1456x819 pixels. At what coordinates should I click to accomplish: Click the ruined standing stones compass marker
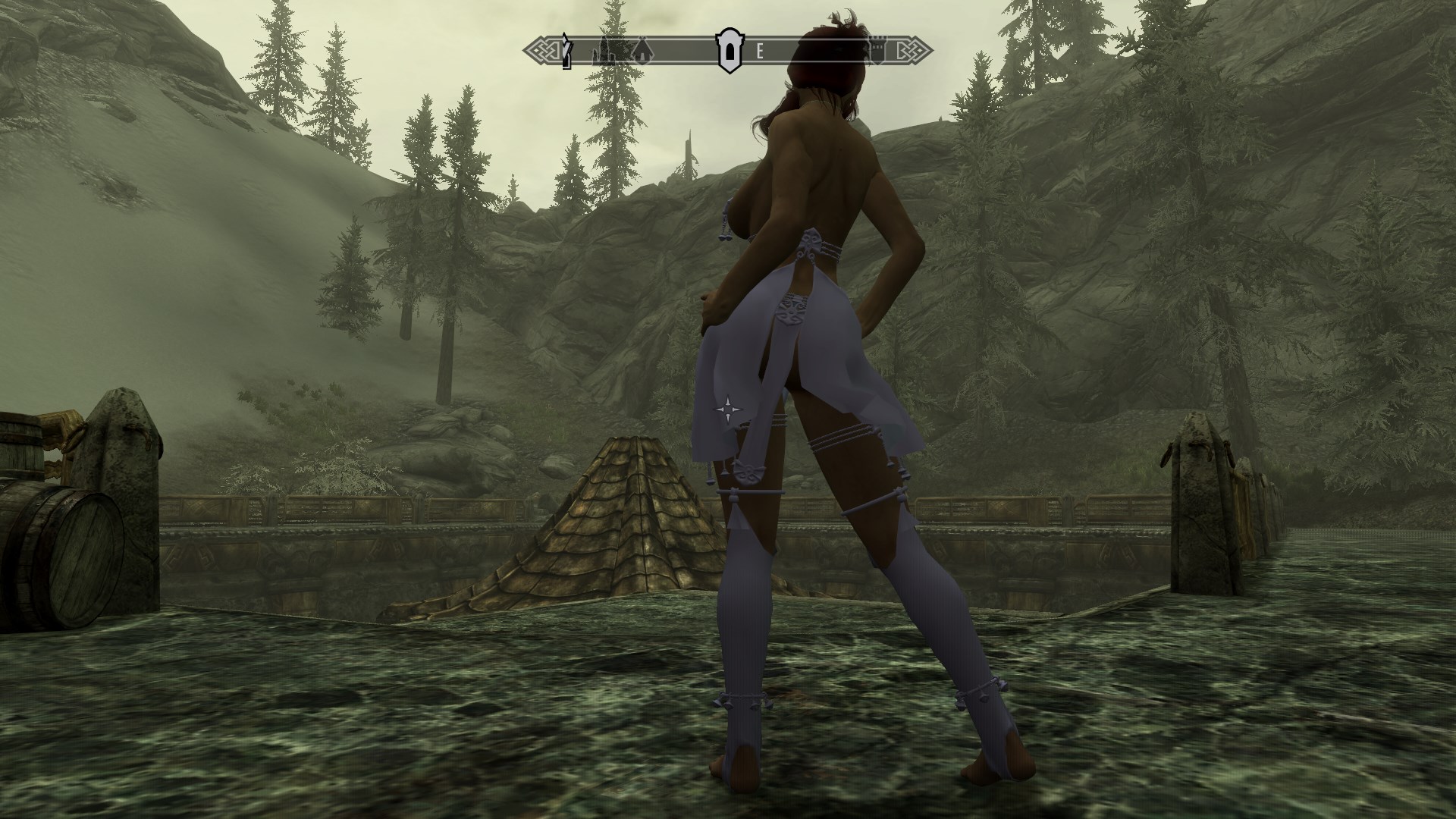click(x=608, y=51)
